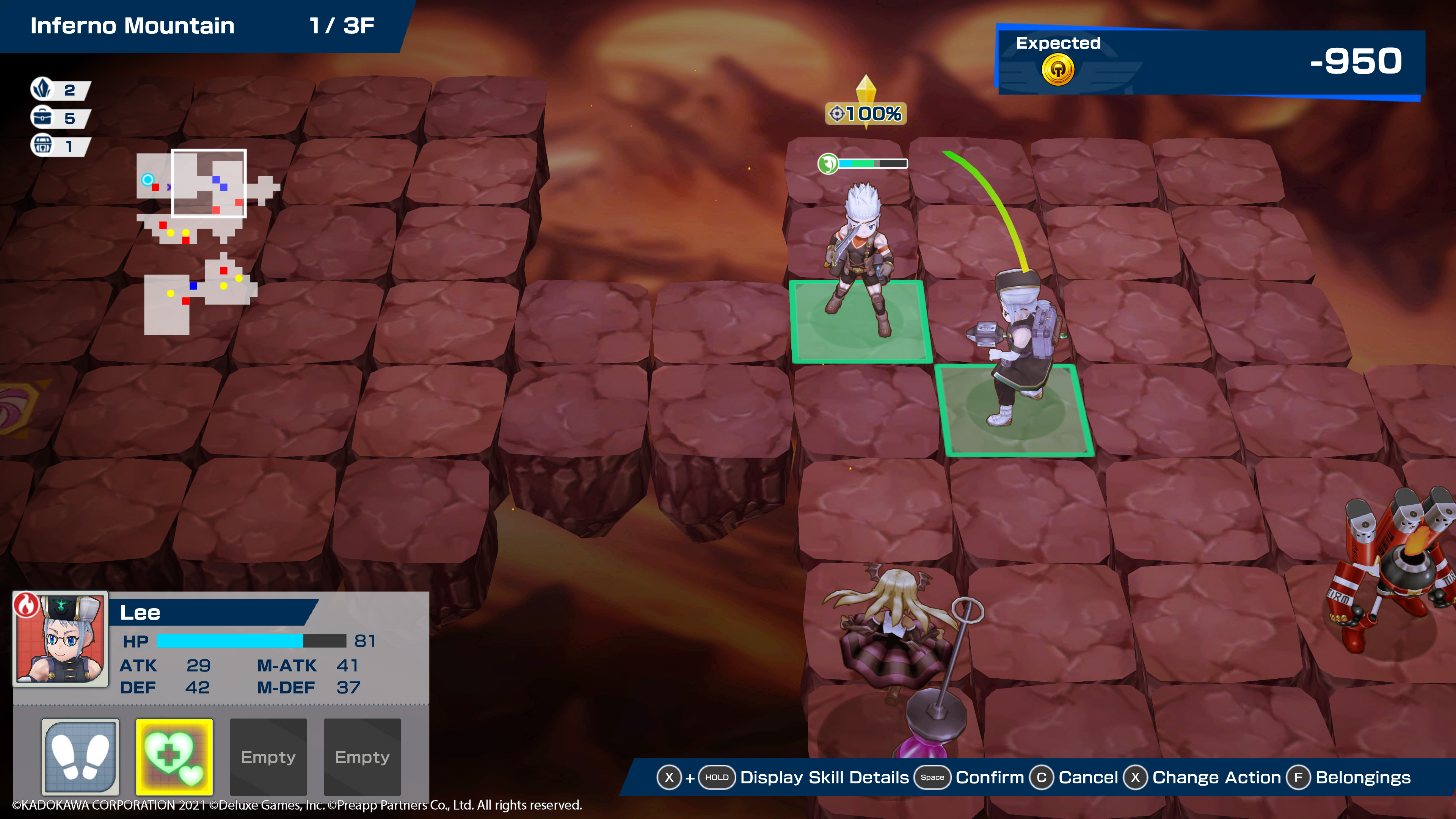Show skill details from the bottom bar
The width and height of the screenshot is (1456, 819).
point(824,778)
